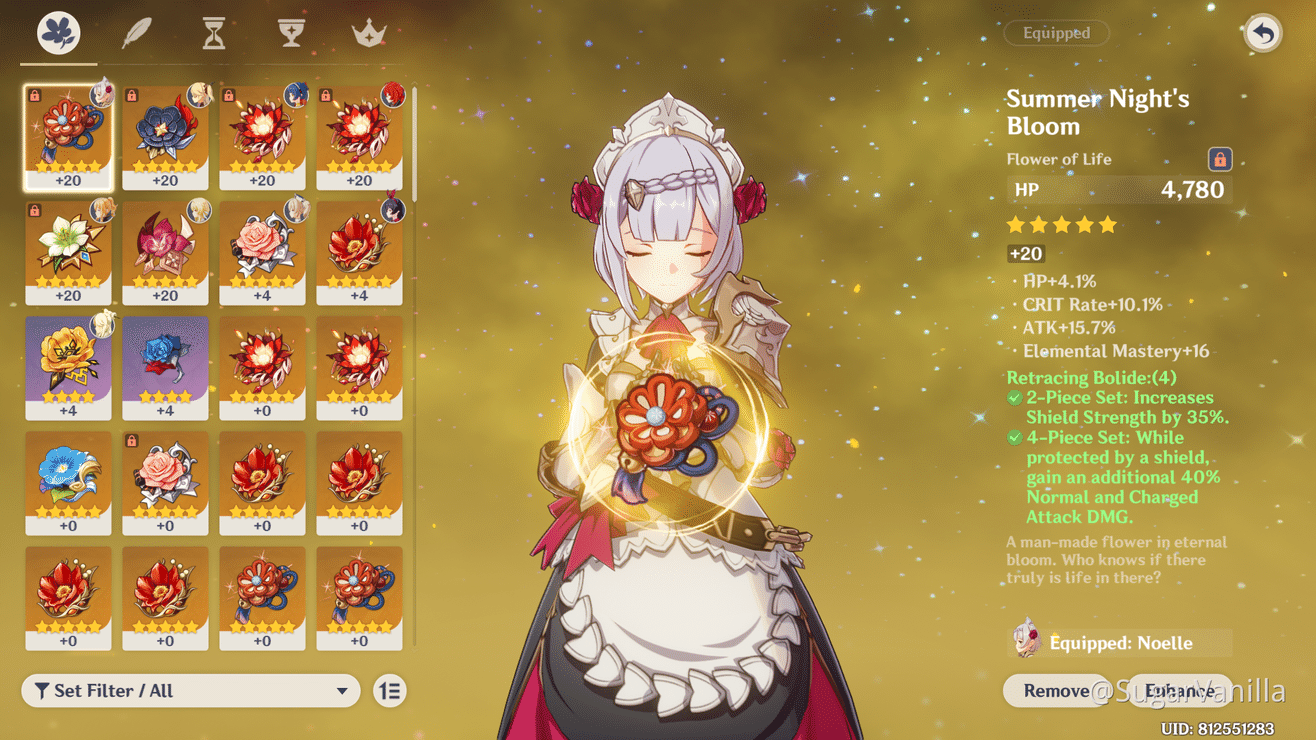Switch to the Plume of Death feather icon
Screen dimensions: 1316x740
135,31
